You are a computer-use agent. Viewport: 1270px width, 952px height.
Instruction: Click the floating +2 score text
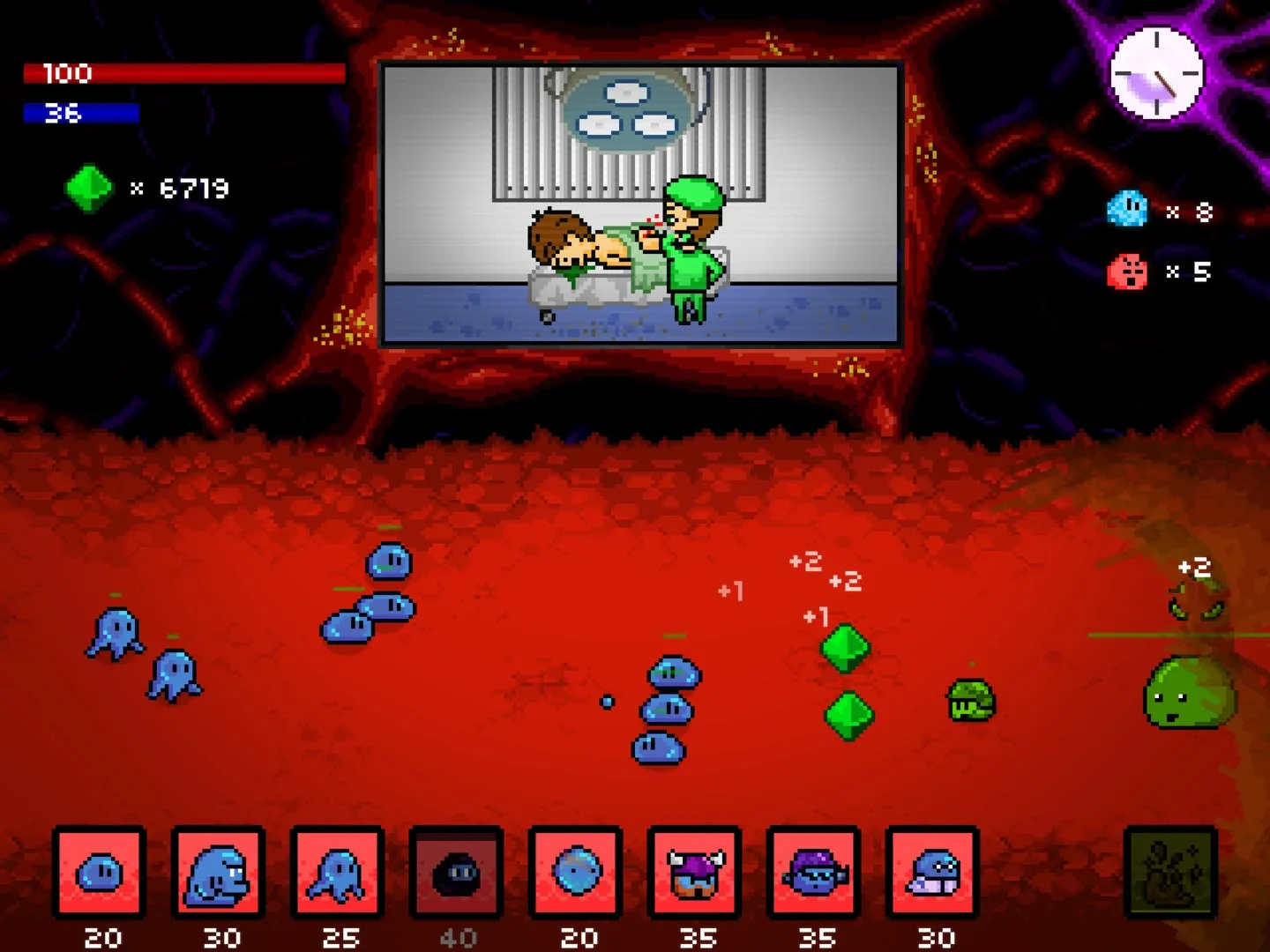pos(806,561)
